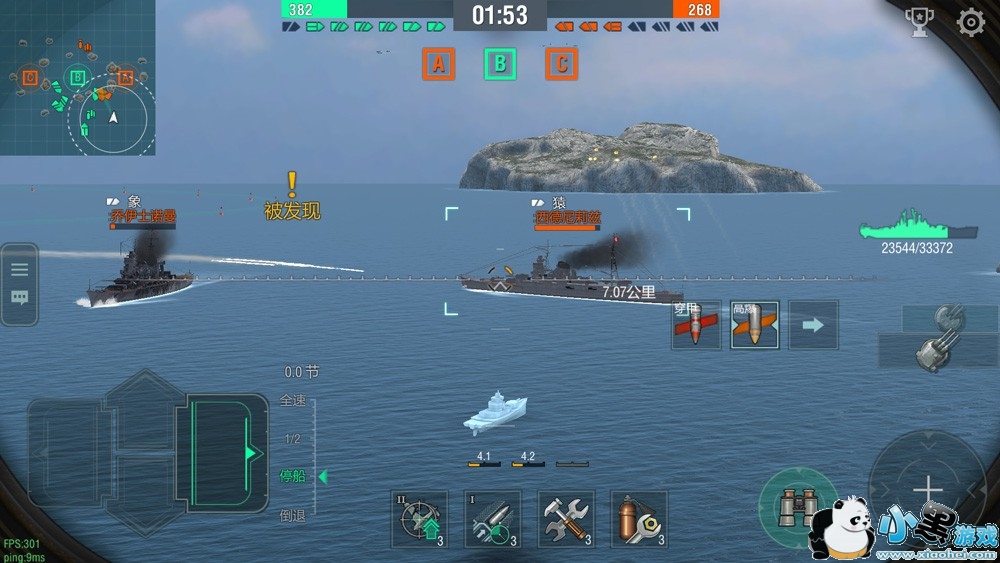Select the high-explosive (高爆) shell
This screenshot has width=1000, height=563.
pyautogui.click(x=754, y=325)
